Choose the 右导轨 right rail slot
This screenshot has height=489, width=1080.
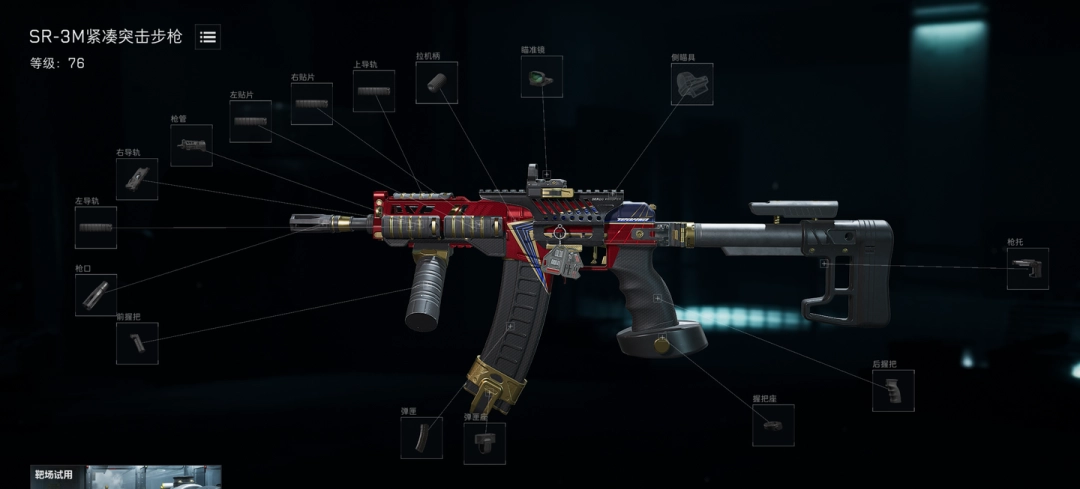pos(137,179)
